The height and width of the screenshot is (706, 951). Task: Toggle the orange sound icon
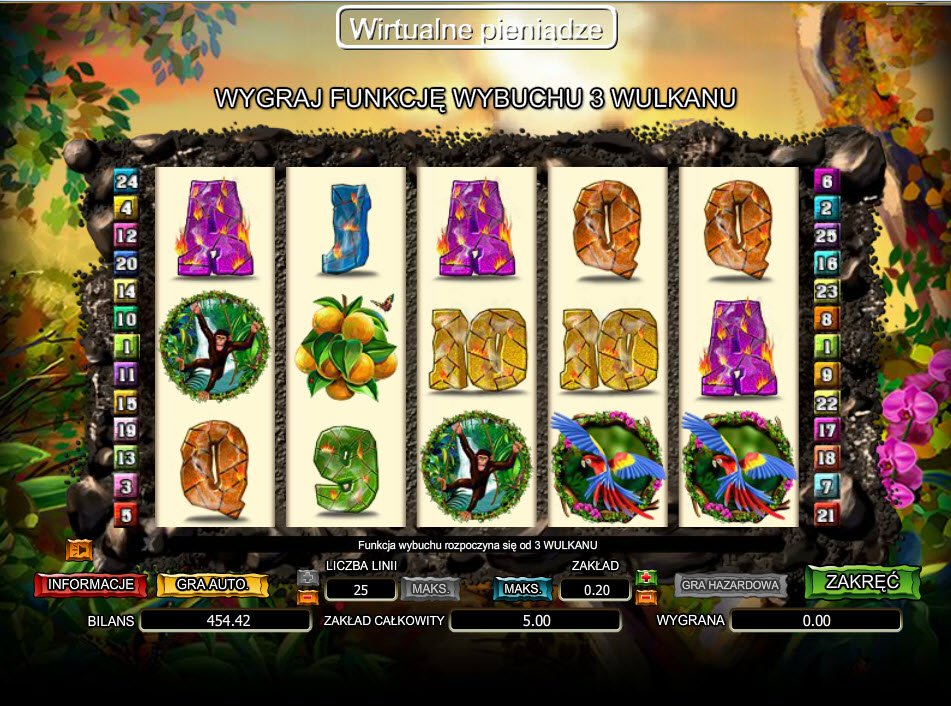pyautogui.click(x=78, y=550)
